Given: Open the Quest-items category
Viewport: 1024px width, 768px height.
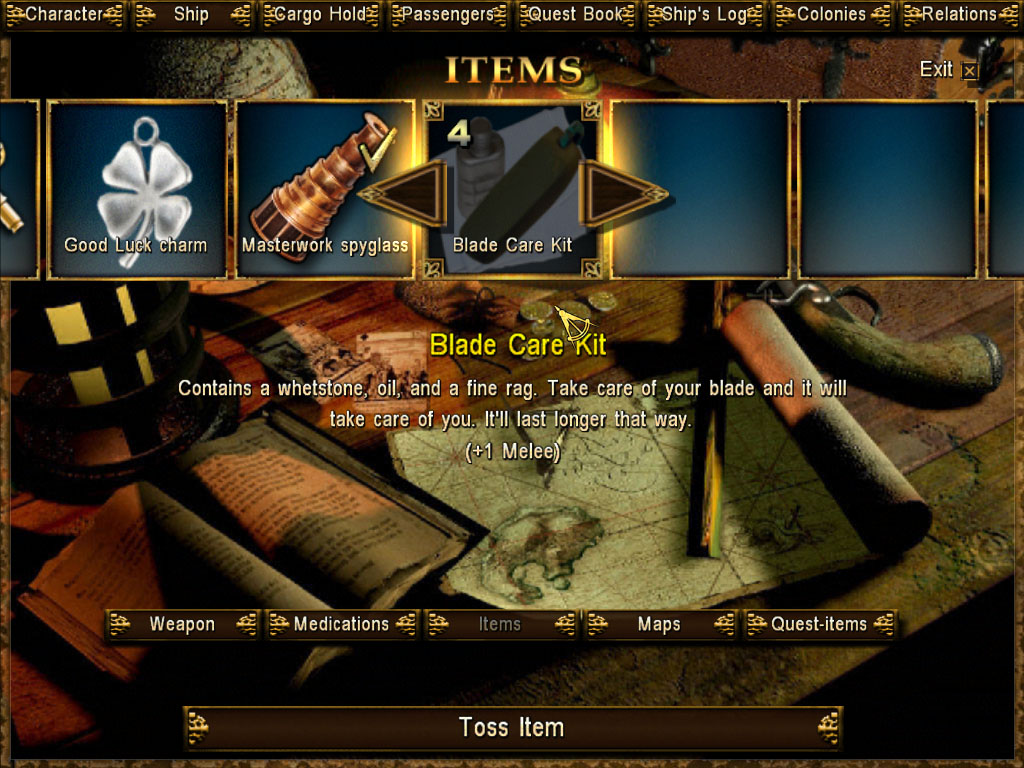Looking at the screenshot, I should tap(819, 625).
